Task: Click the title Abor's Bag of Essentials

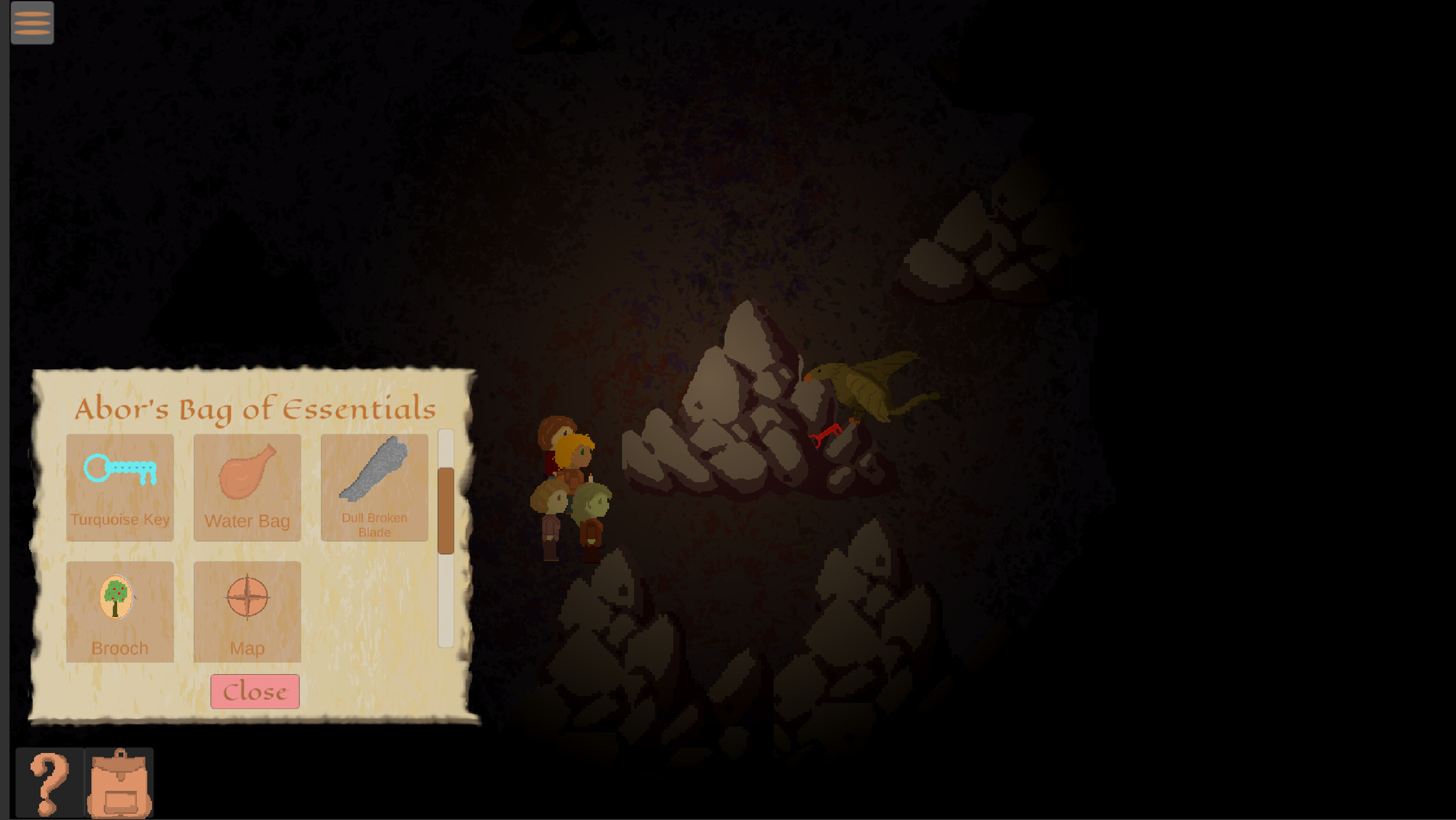Action: (x=256, y=409)
